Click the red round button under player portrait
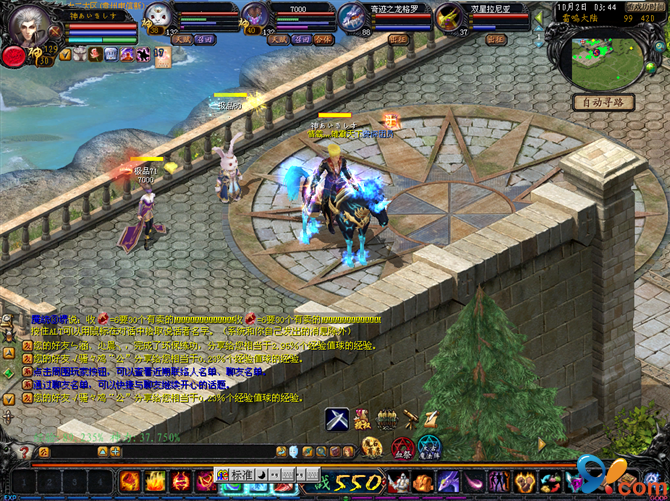The image size is (670, 501). (x=14, y=57)
